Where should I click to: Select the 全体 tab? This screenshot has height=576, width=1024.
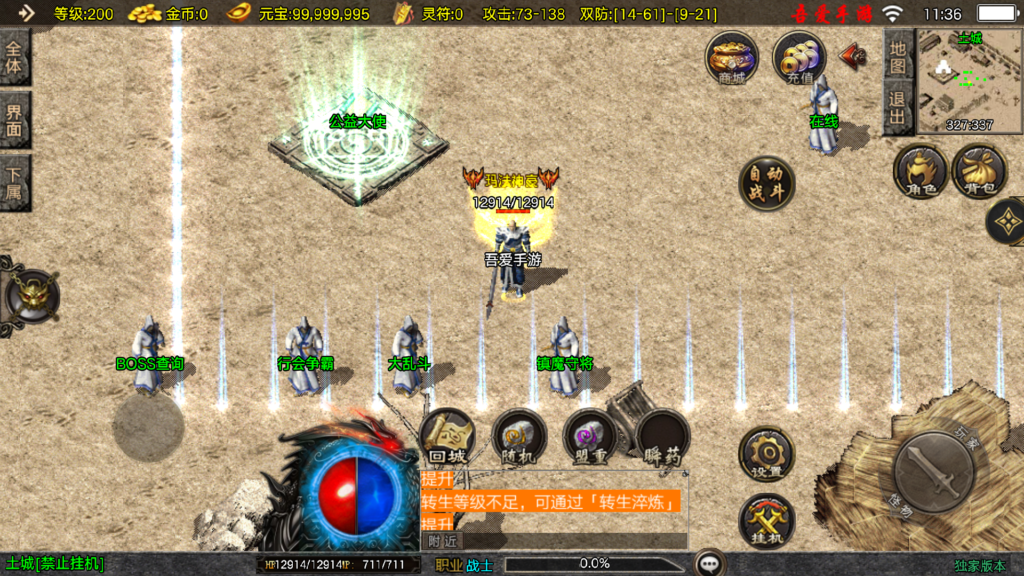[14, 58]
